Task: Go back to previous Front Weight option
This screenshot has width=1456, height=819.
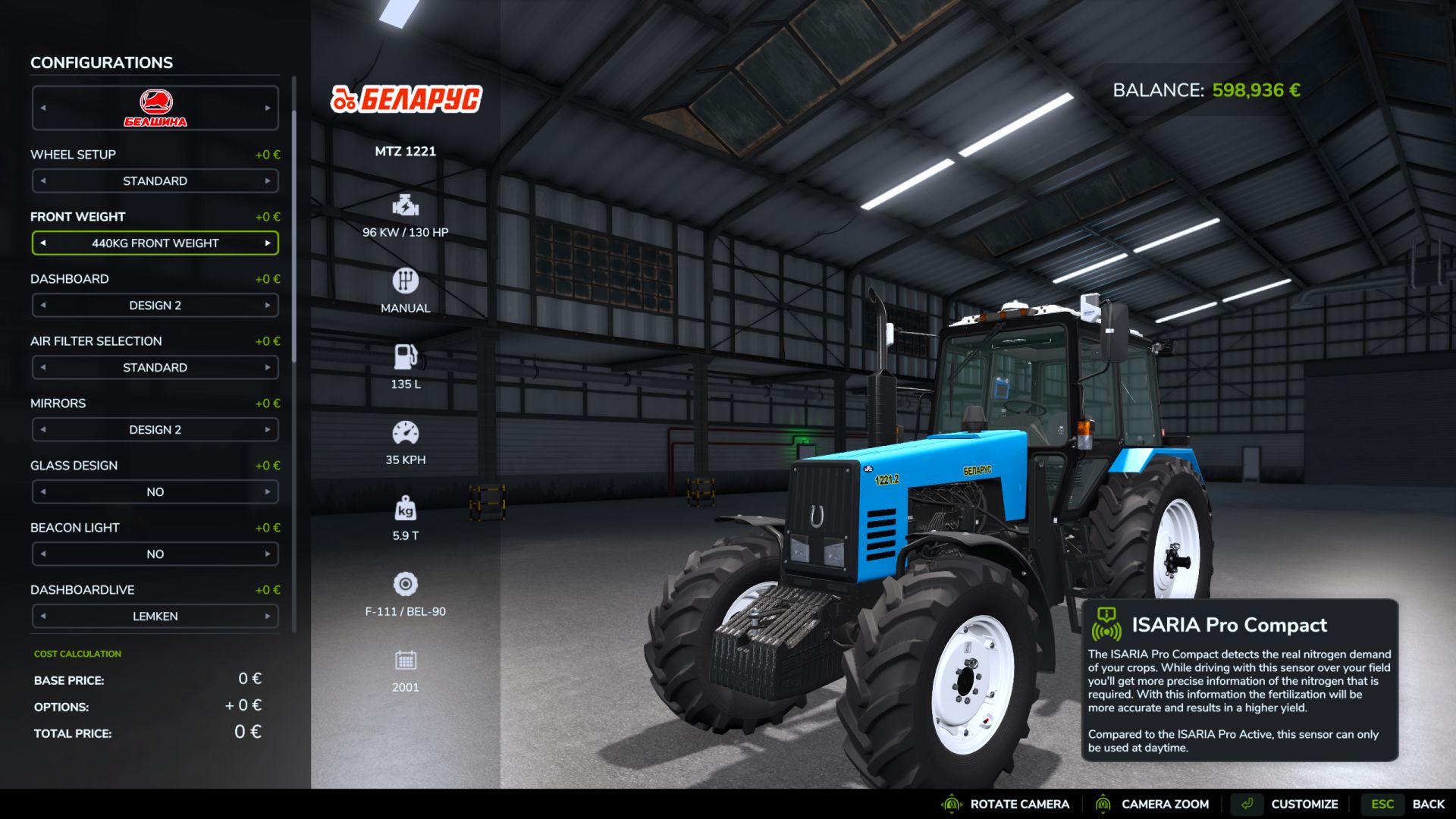Action: pyautogui.click(x=43, y=243)
